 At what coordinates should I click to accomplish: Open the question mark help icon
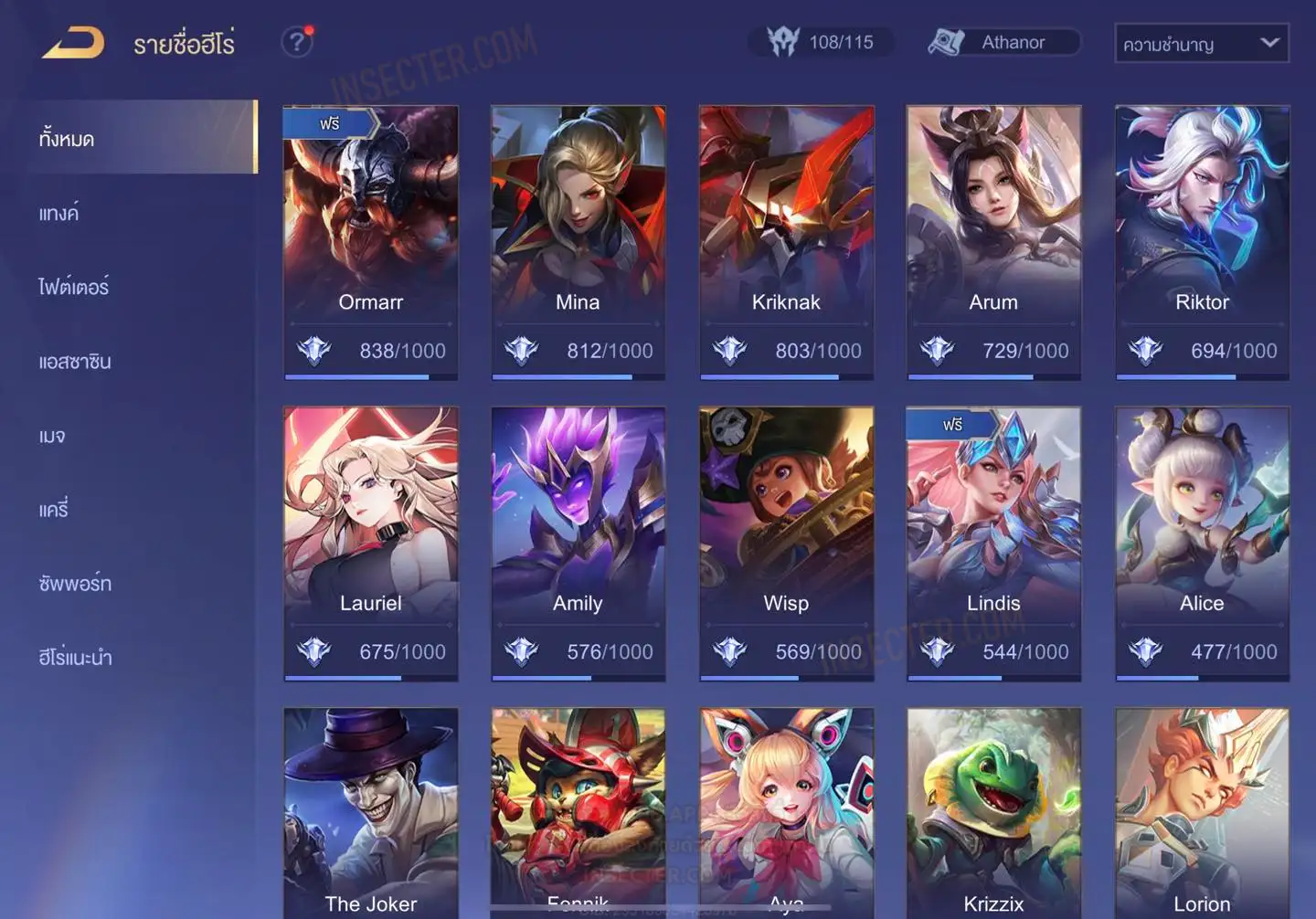pos(297,42)
